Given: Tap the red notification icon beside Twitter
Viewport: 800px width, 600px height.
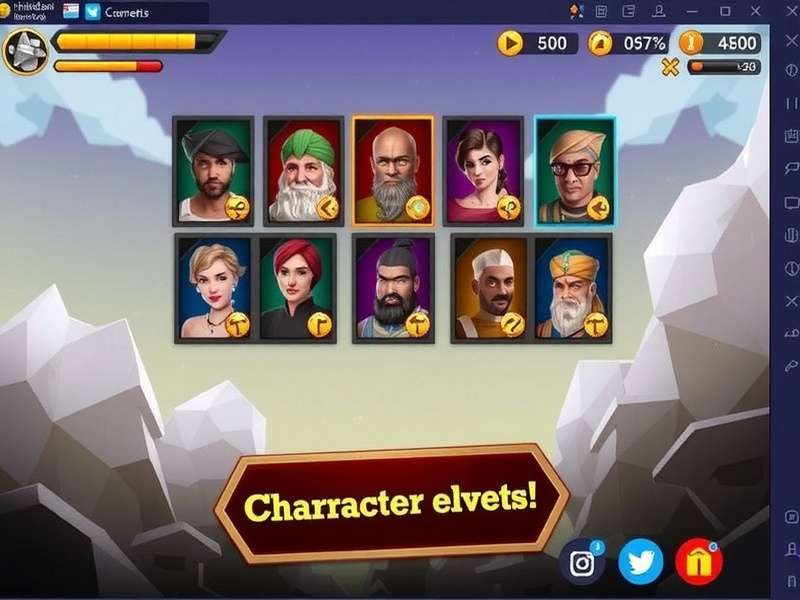Looking at the screenshot, I should [x=699, y=562].
